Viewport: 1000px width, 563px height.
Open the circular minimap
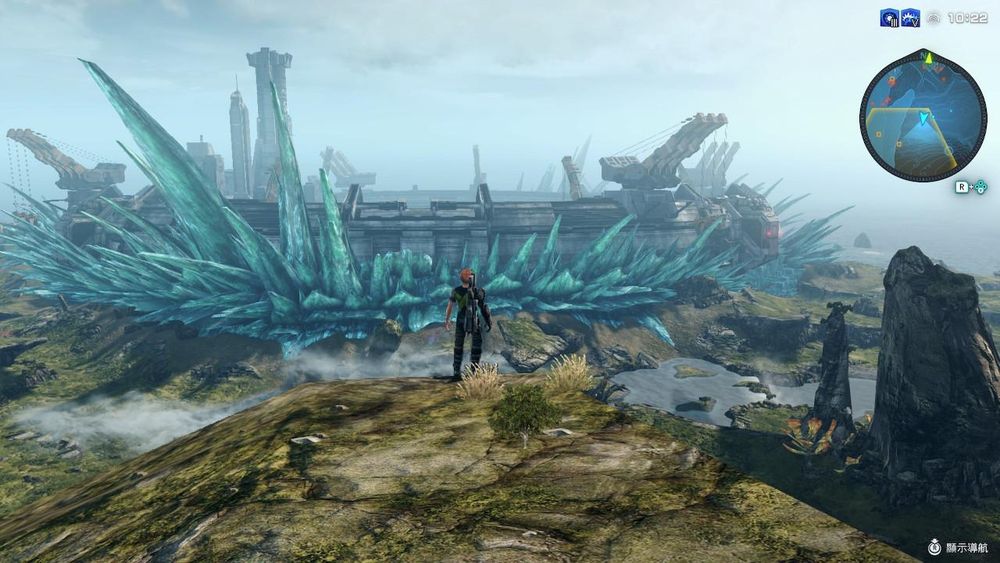click(922, 115)
